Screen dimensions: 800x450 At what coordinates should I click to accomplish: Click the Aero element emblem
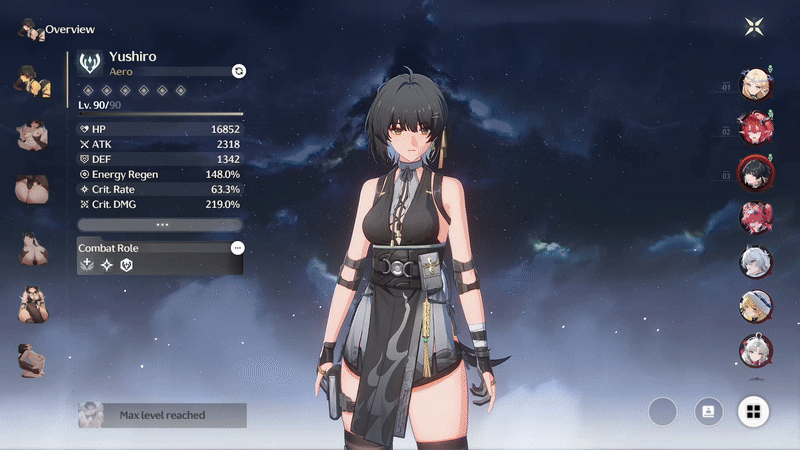(90, 65)
